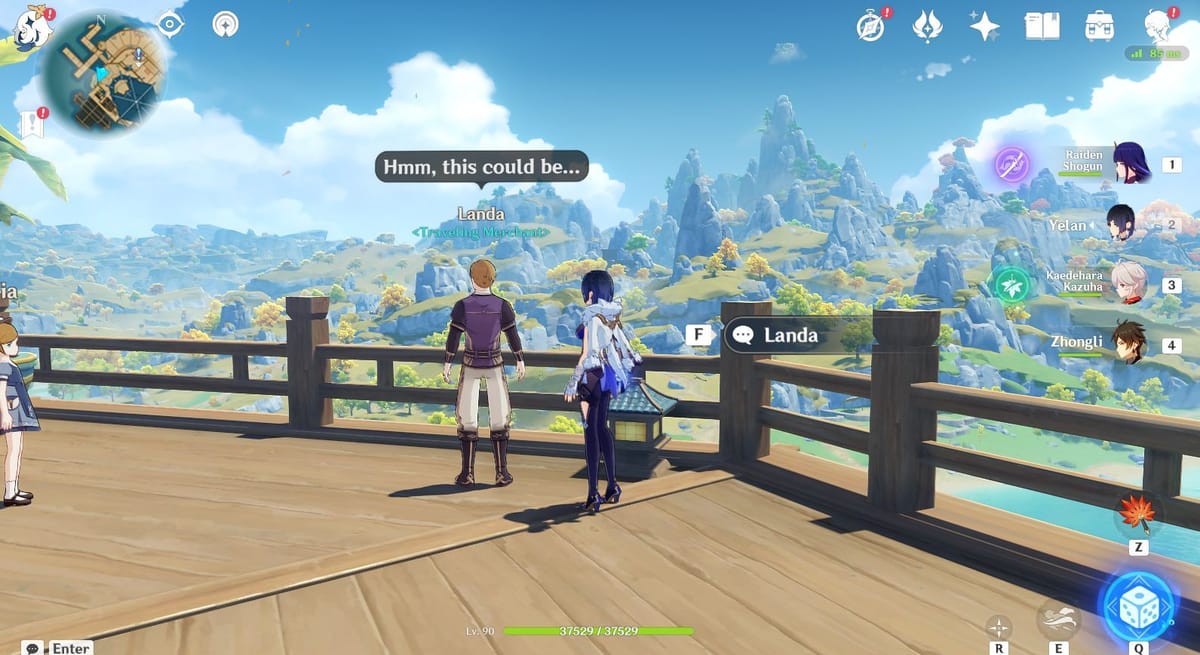This screenshot has height=655, width=1200.
Task: Open the Wish star icon
Action: point(985,27)
